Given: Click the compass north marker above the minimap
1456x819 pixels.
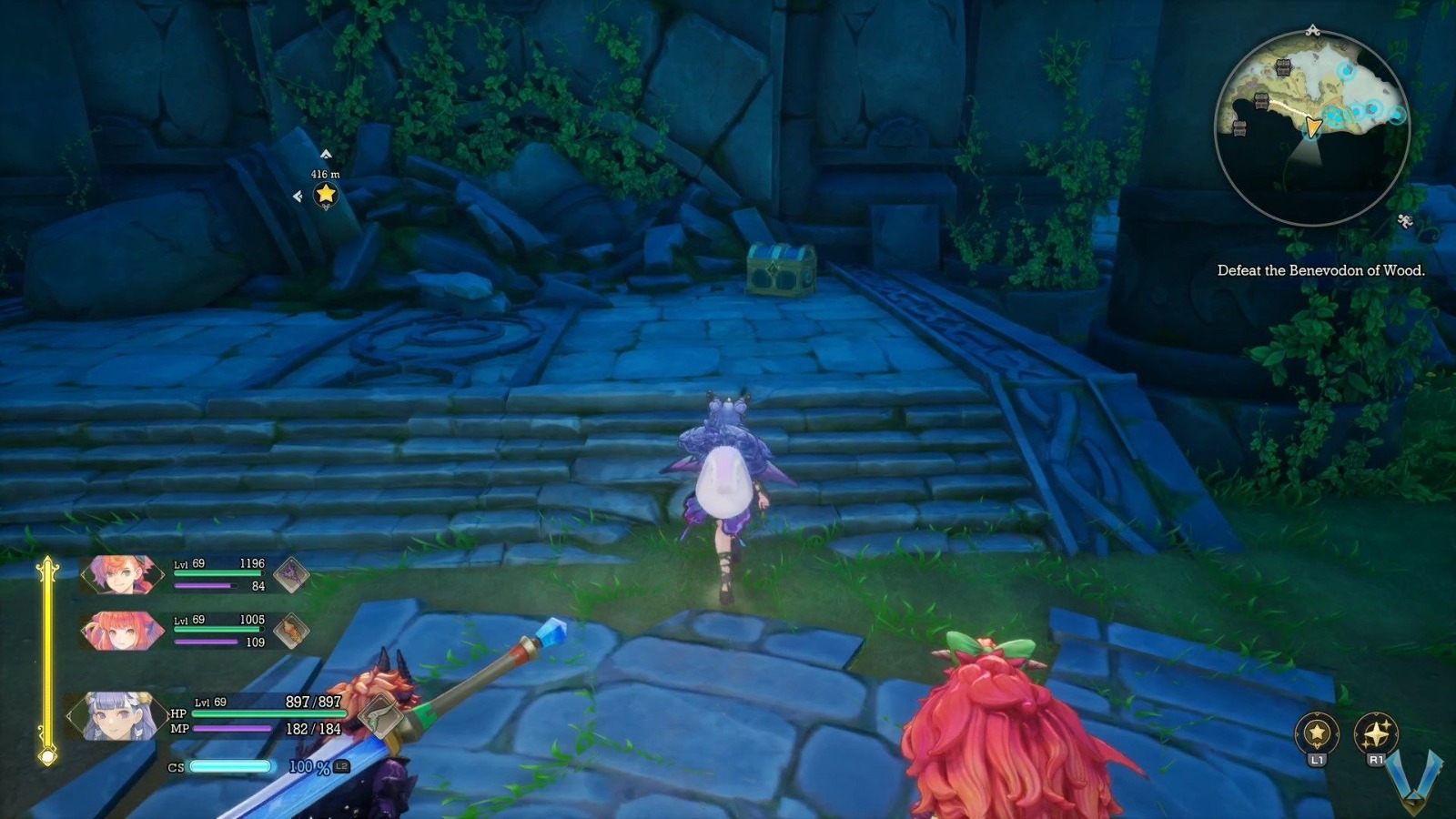Looking at the screenshot, I should click(1314, 29).
